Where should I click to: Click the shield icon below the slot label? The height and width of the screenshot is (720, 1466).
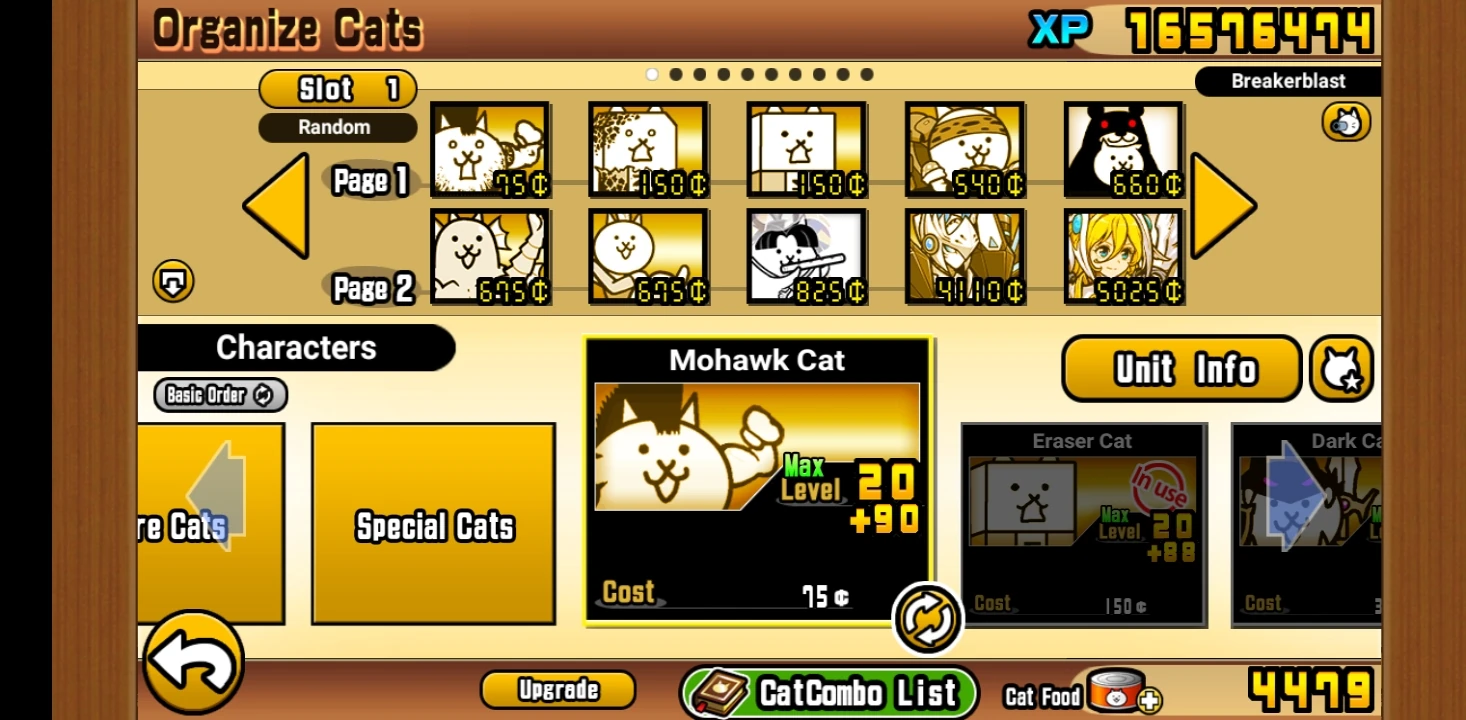click(174, 281)
